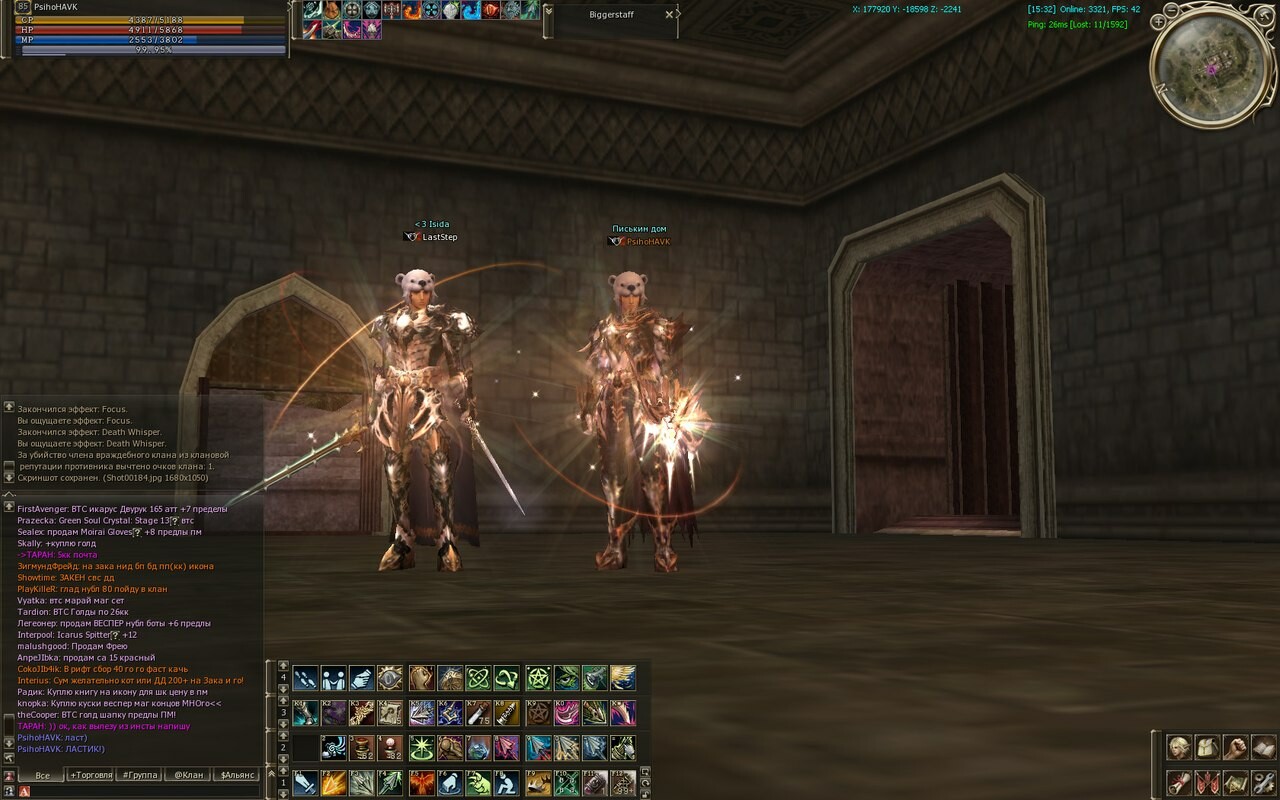The height and width of the screenshot is (800, 1280).
Task: Use the F1 sword attack hotbar slot
Action: 305,782
